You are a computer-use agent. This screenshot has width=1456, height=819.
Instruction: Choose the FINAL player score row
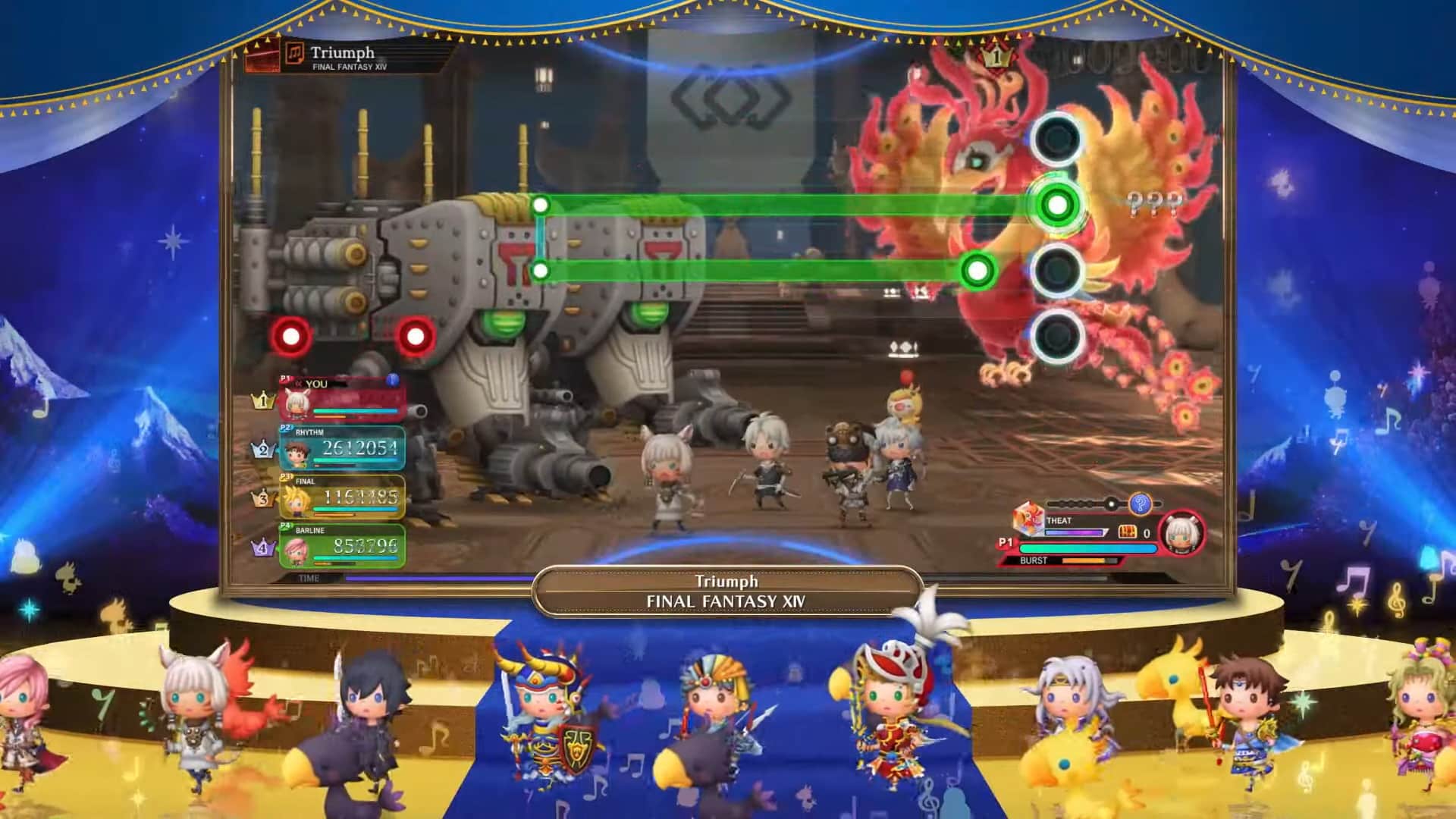click(342, 497)
